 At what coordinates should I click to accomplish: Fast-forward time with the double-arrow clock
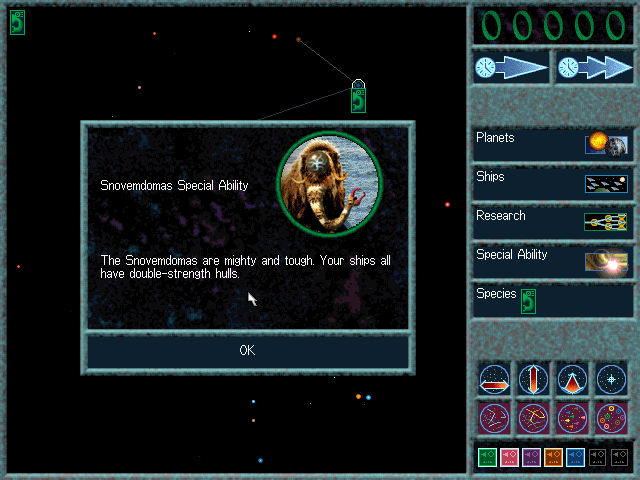coord(595,67)
